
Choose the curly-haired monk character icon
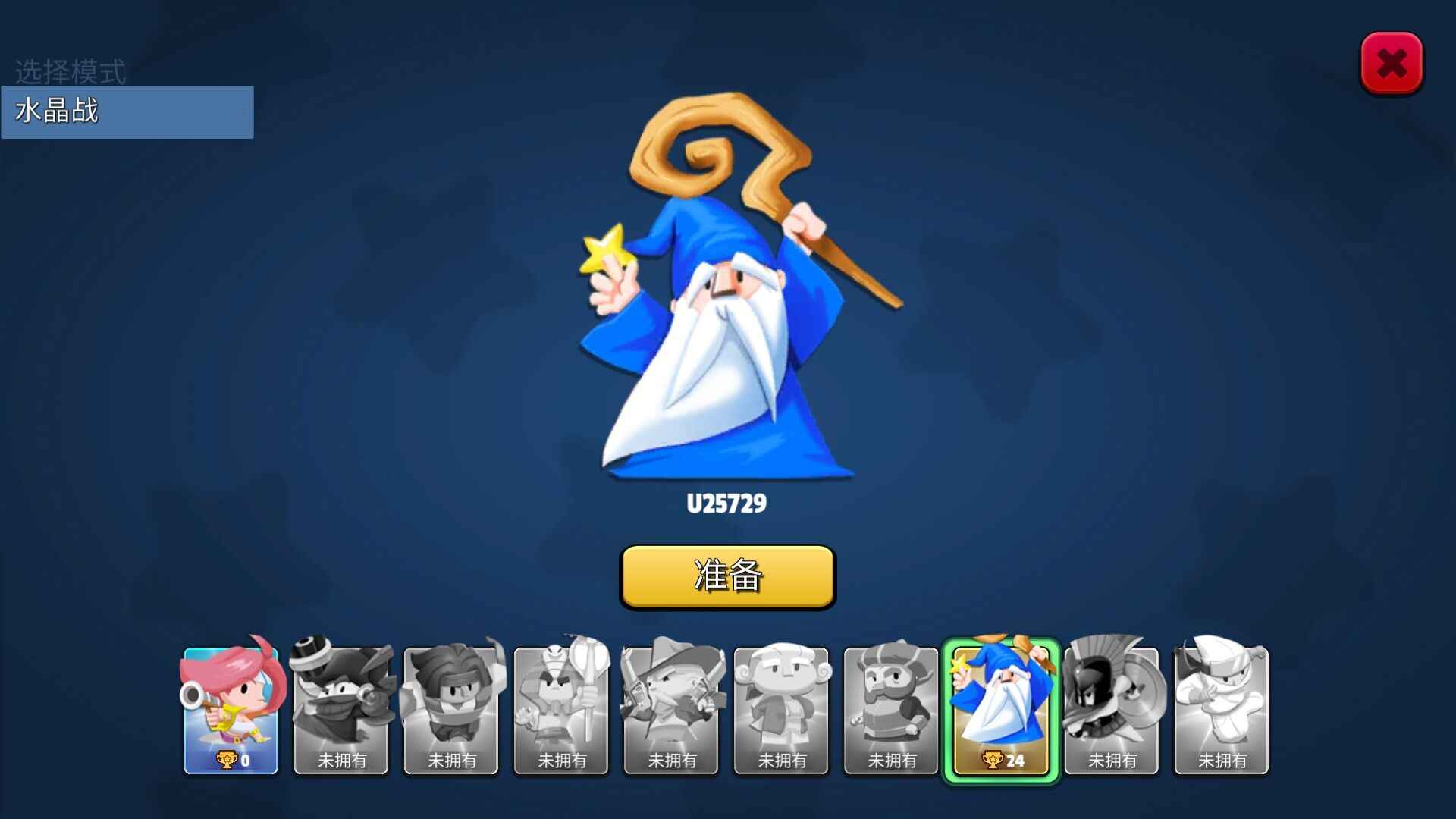click(x=780, y=705)
